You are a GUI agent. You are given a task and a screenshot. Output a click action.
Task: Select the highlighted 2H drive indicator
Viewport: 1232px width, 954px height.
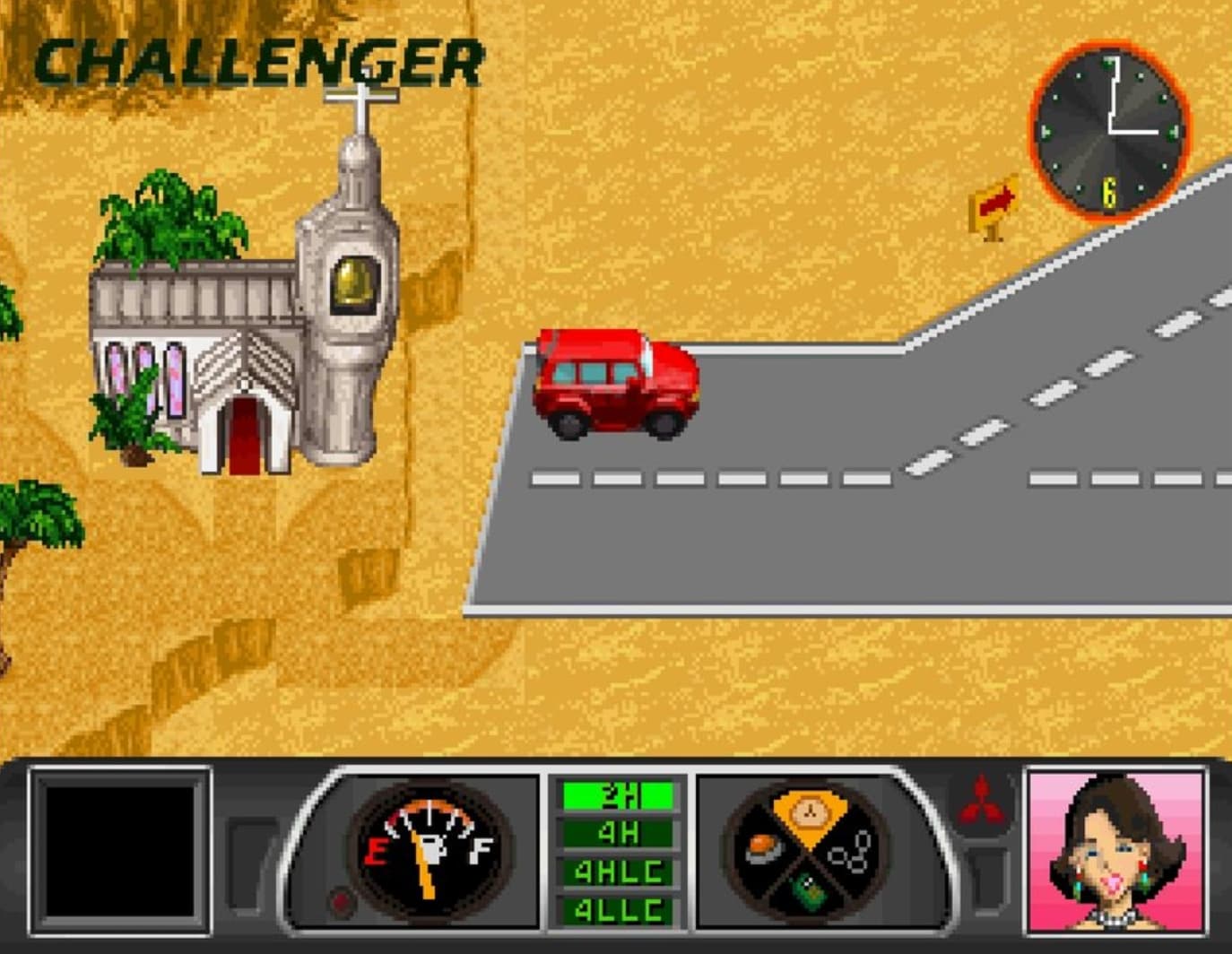(617, 794)
